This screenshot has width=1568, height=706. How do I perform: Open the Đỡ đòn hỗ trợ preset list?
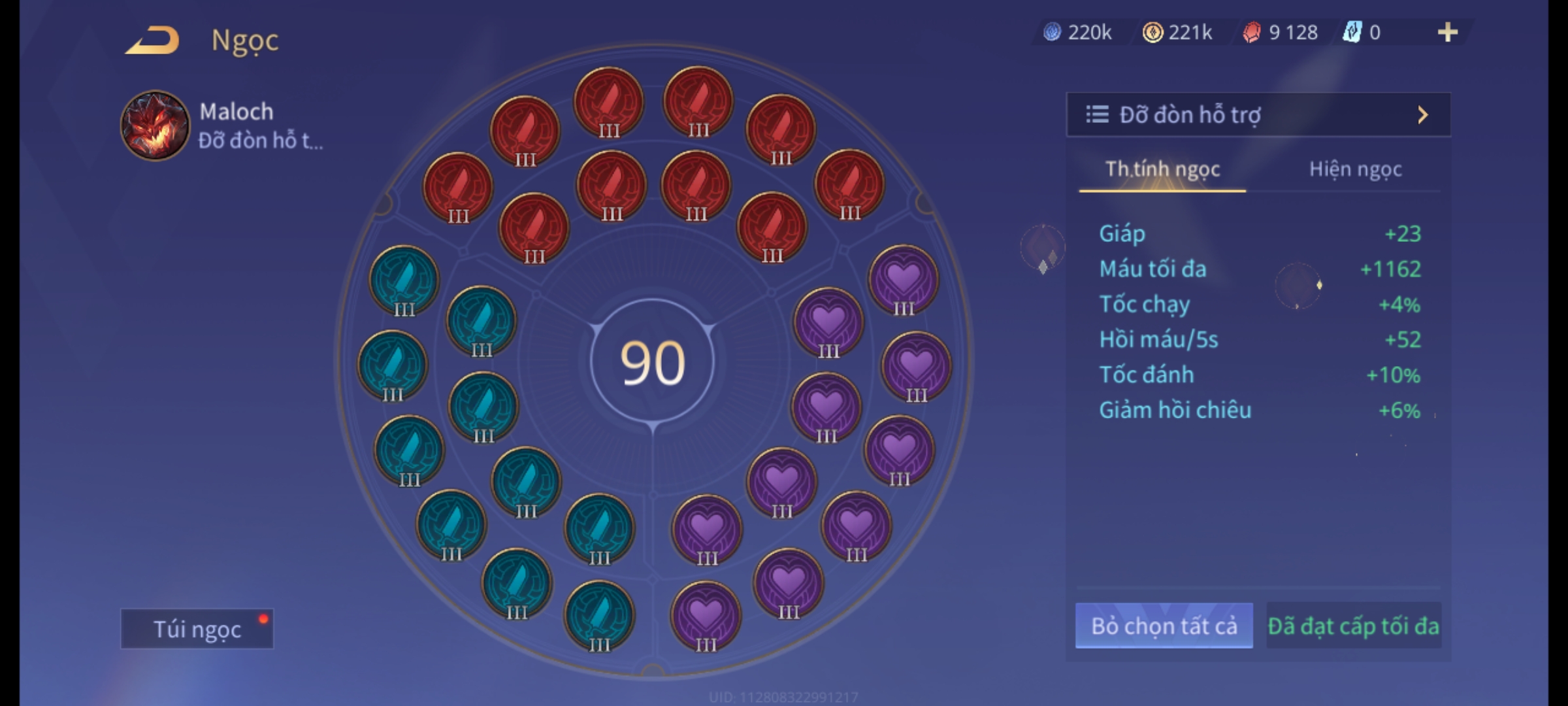click(x=1258, y=115)
